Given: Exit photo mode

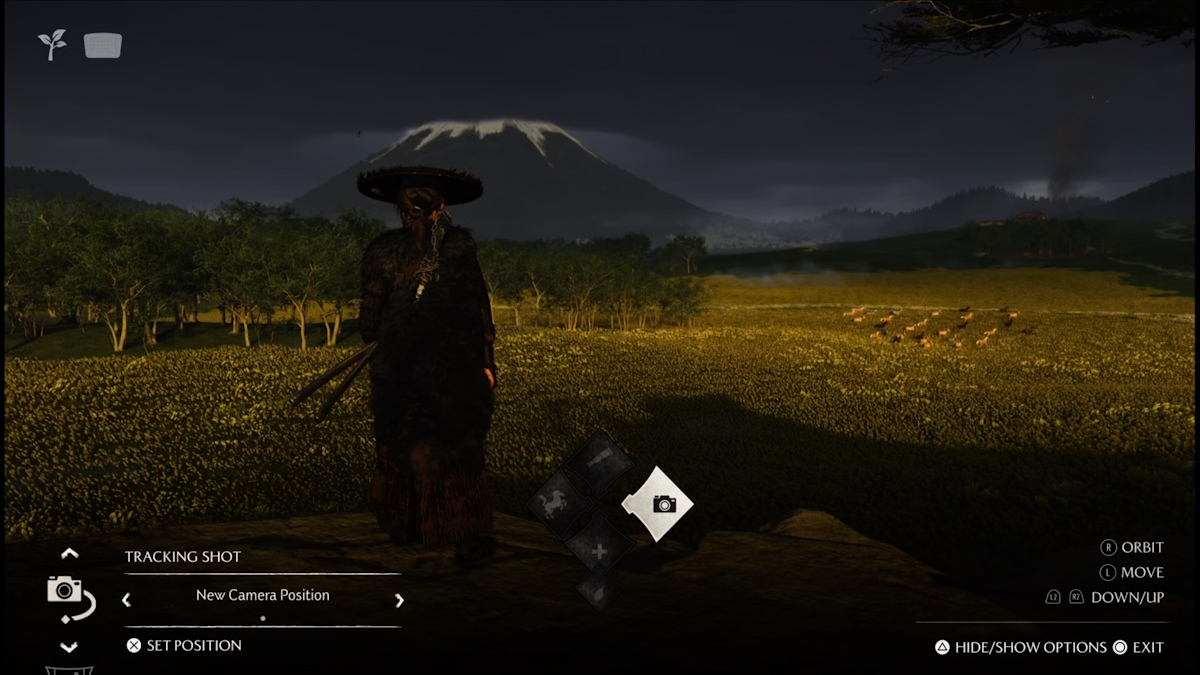Looking at the screenshot, I should coord(1147,647).
